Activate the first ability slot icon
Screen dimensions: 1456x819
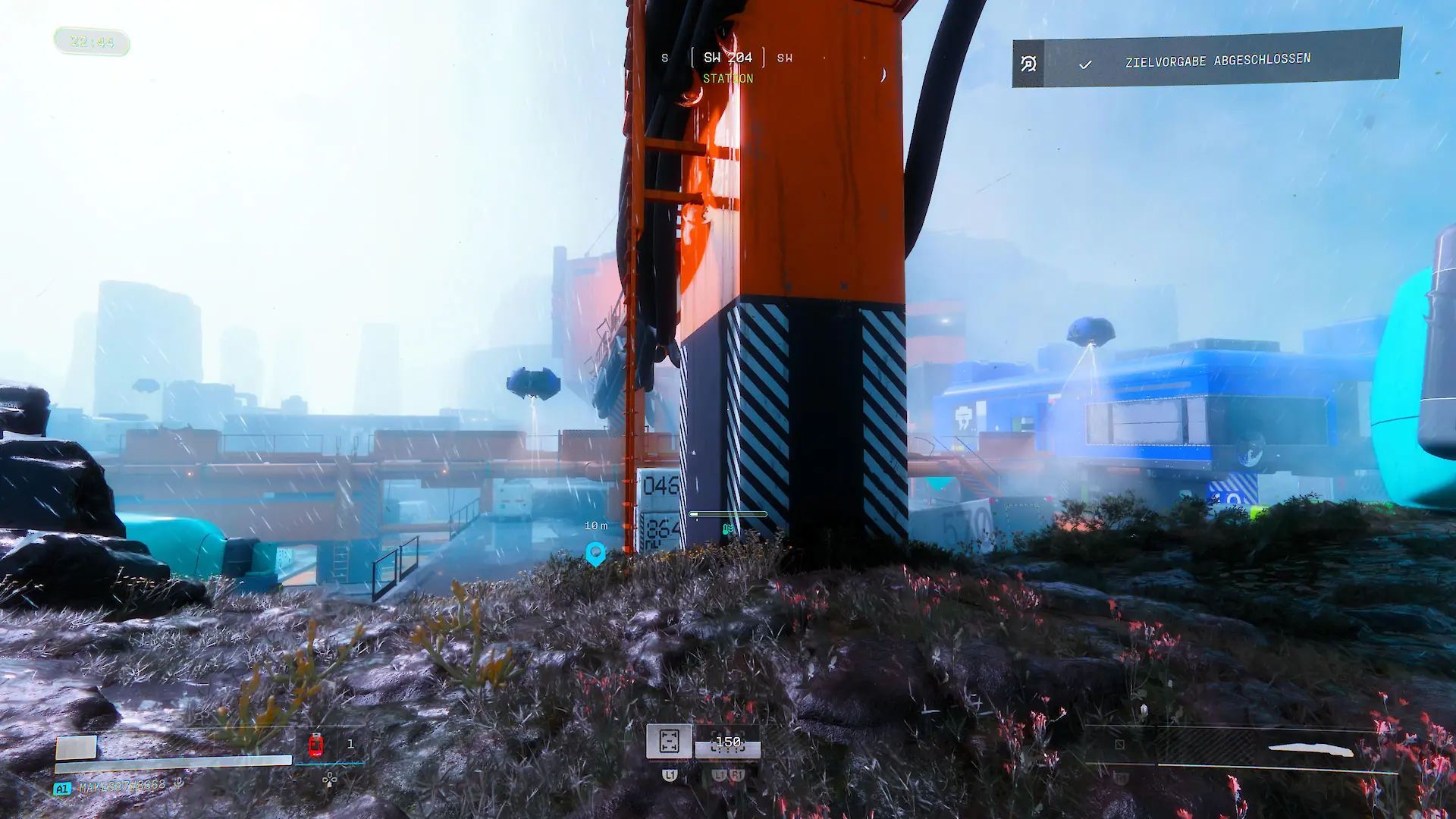pyautogui.click(x=669, y=741)
